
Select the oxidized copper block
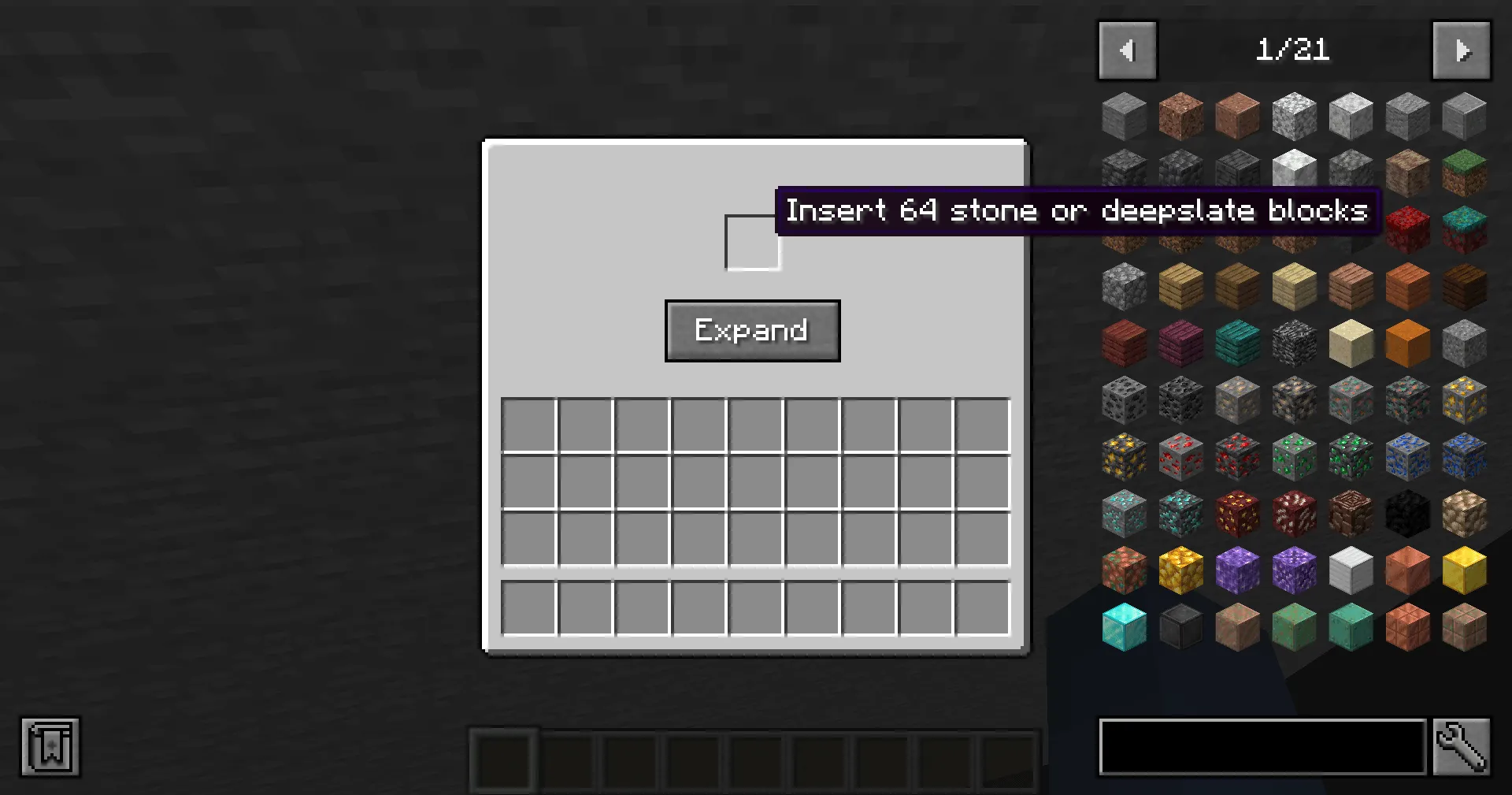1351,626
